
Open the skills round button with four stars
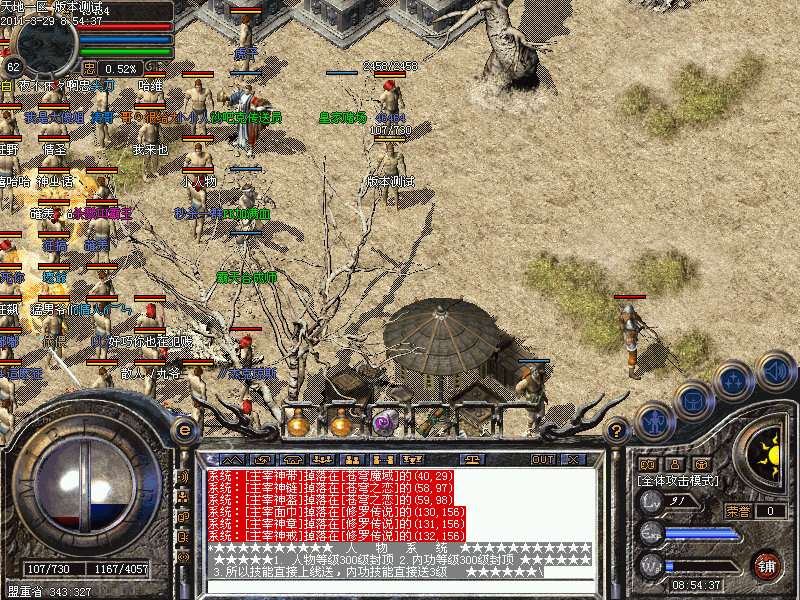734,380
